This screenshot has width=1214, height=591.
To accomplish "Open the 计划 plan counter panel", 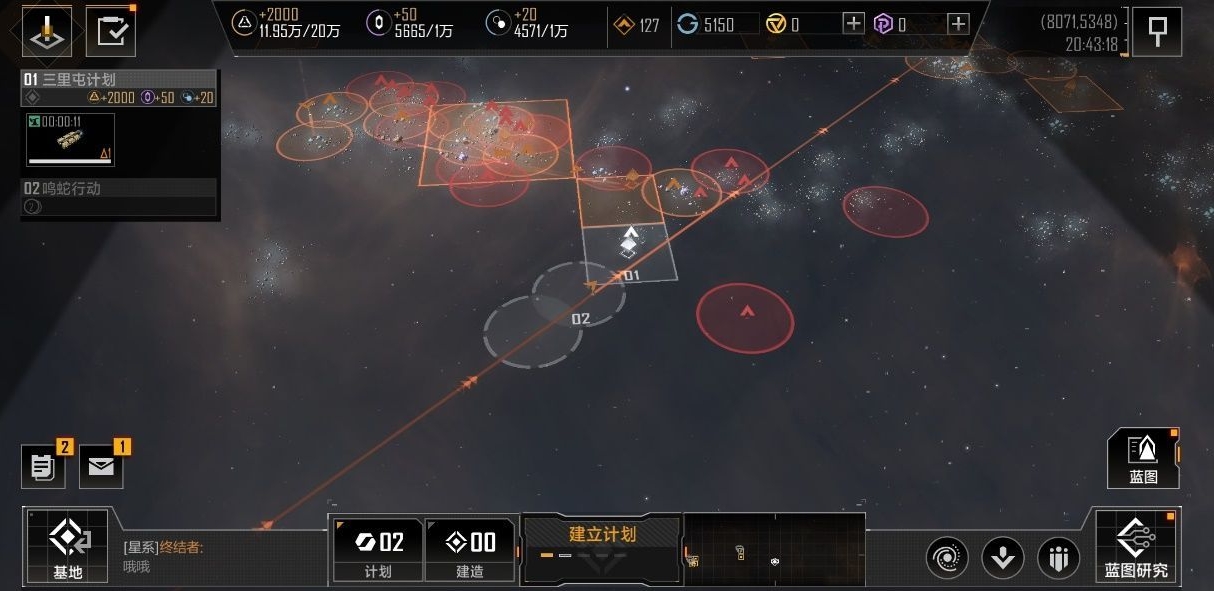I will [x=379, y=549].
